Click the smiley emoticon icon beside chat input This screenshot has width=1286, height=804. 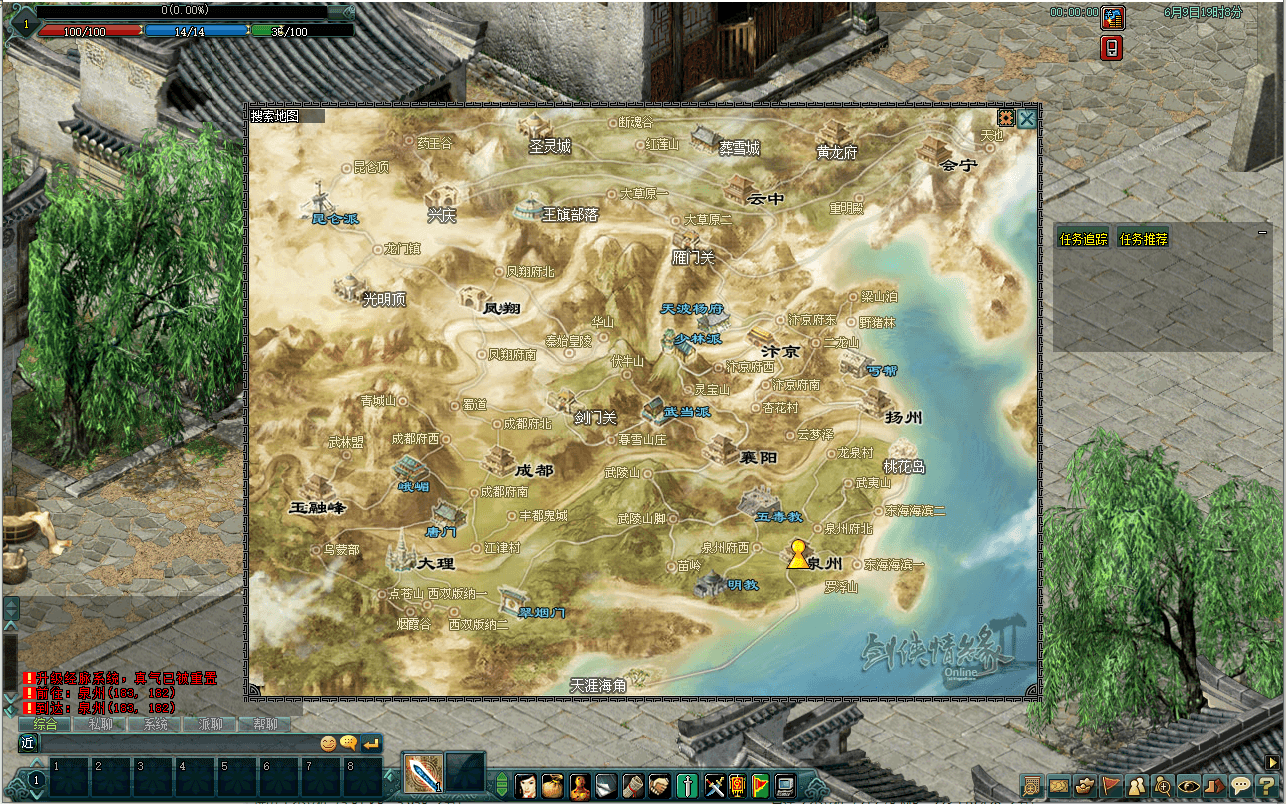point(330,742)
